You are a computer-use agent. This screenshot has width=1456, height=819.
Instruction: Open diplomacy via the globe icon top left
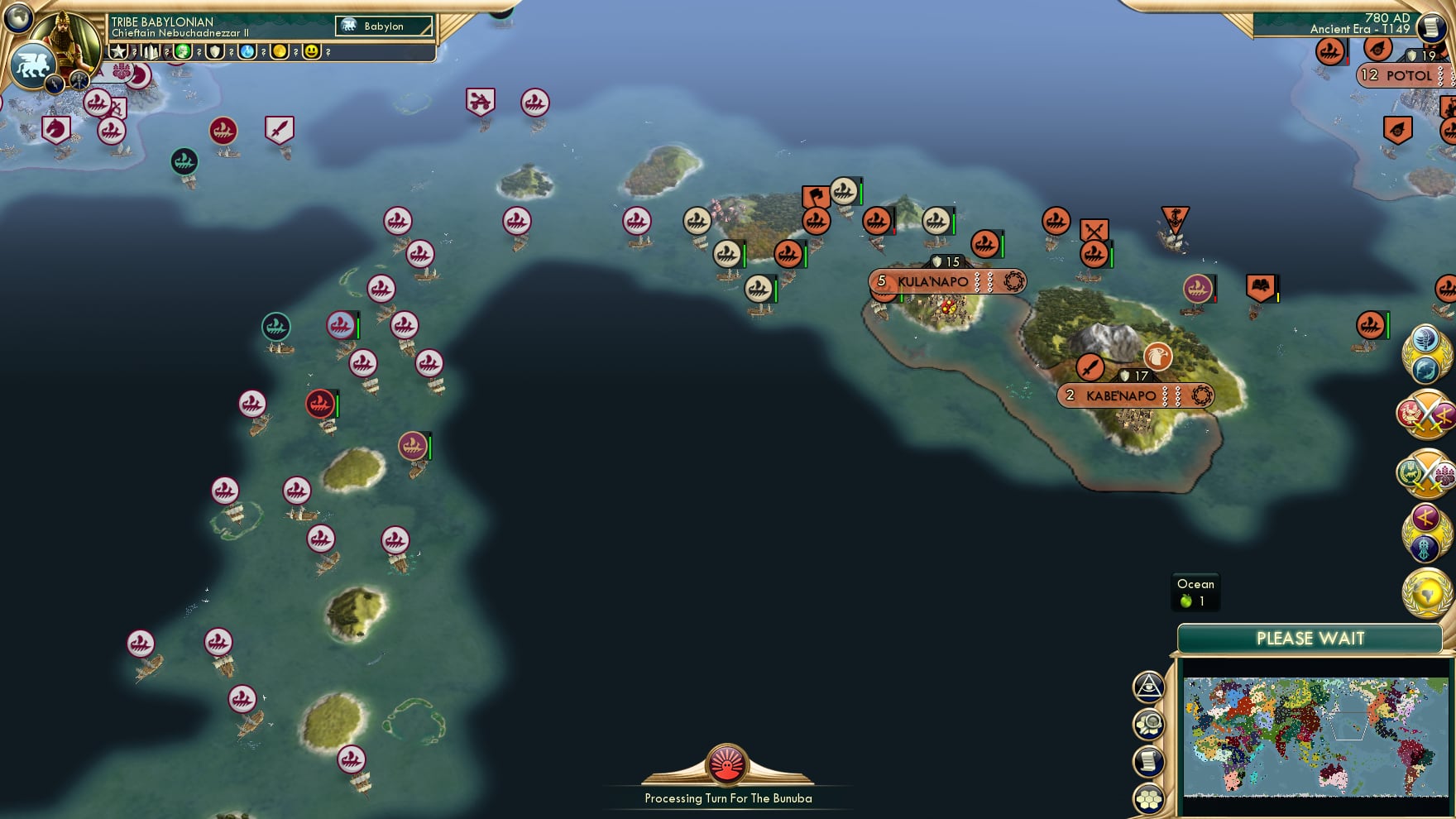tap(18, 18)
